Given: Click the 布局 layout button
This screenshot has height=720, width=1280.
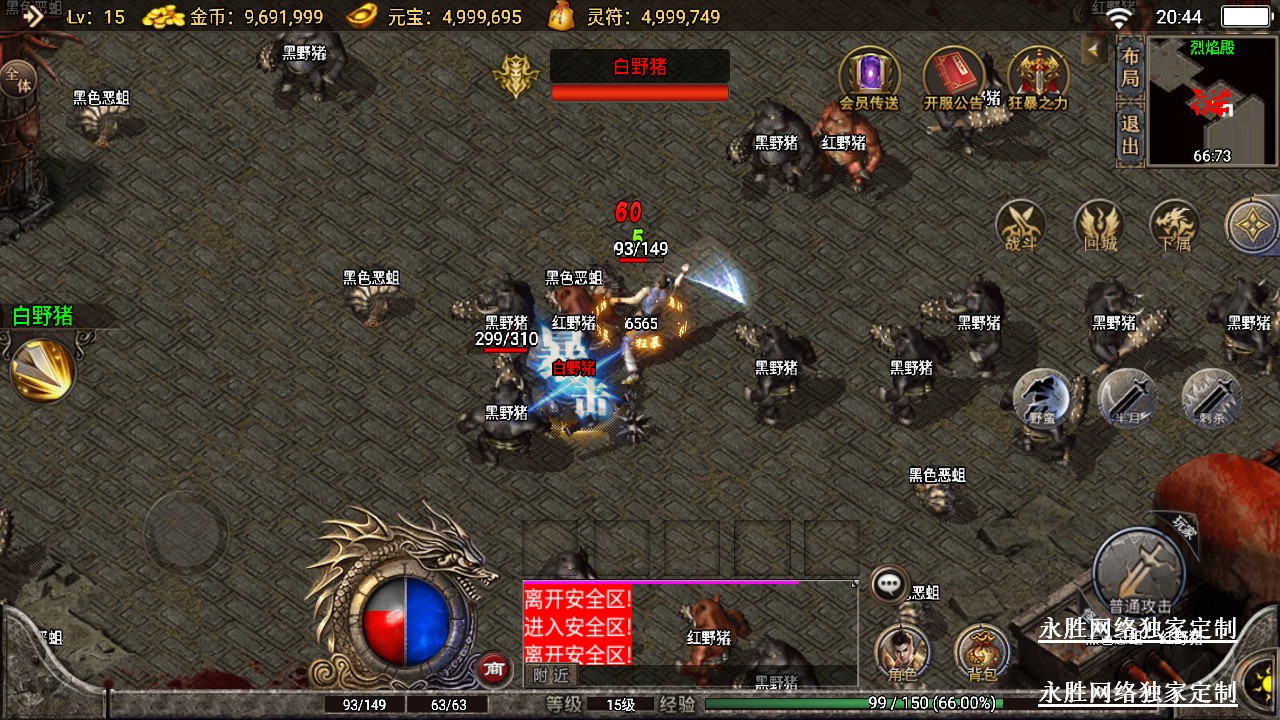Looking at the screenshot, I should coord(1130,67).
